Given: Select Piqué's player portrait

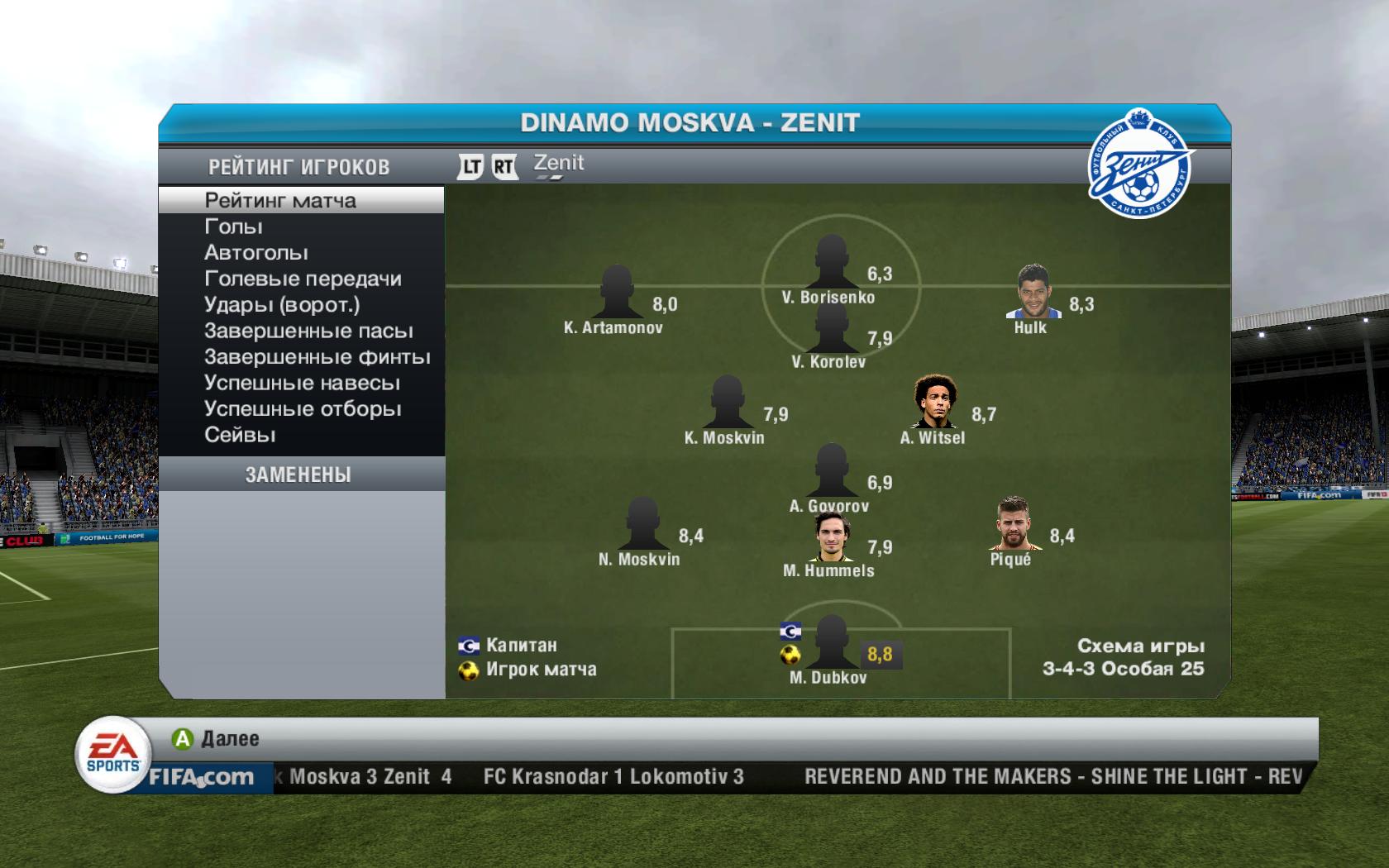Looking at the screenshot, I should pos(1011,524).
